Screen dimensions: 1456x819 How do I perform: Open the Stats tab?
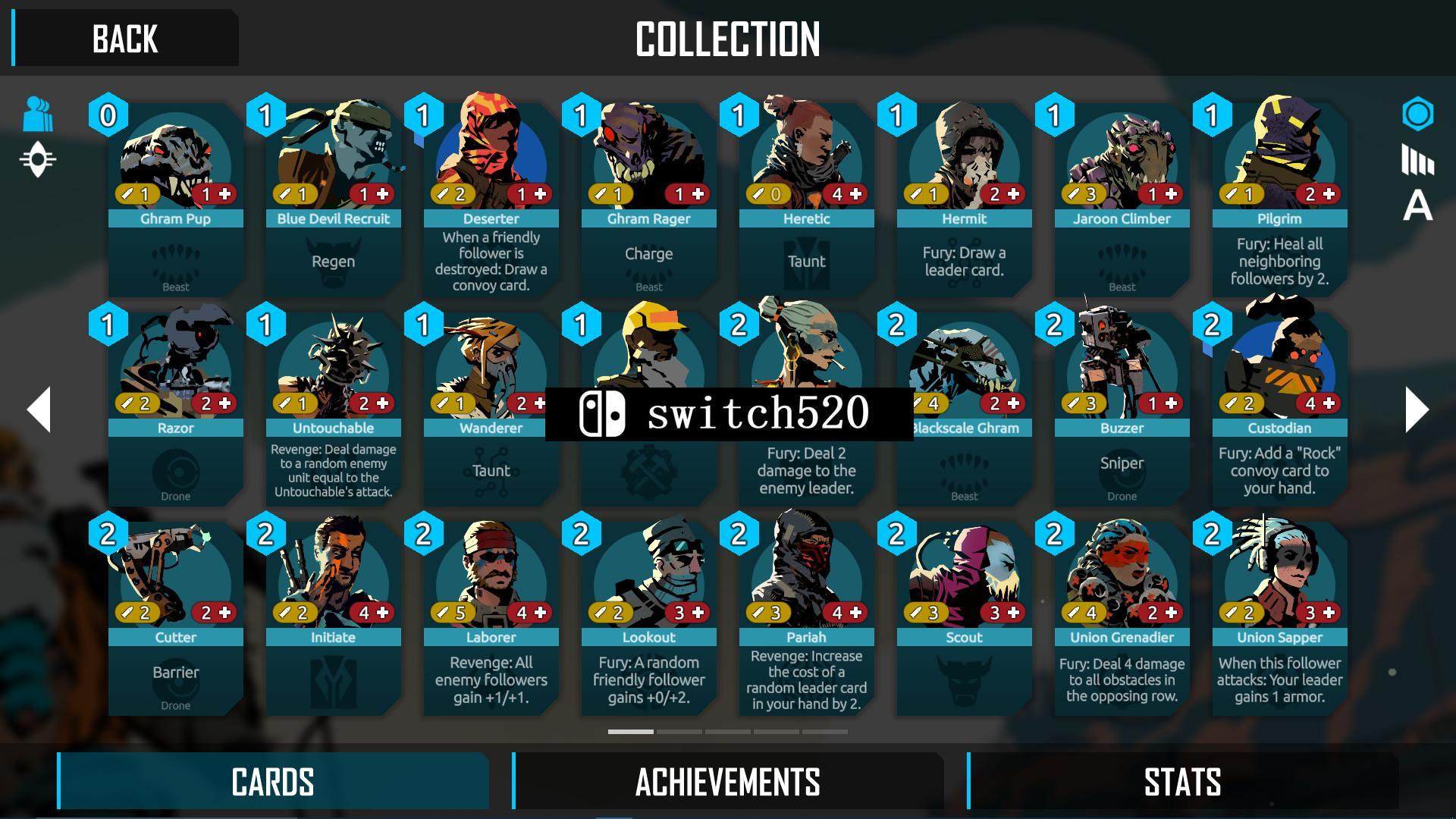coord(1181,781)
